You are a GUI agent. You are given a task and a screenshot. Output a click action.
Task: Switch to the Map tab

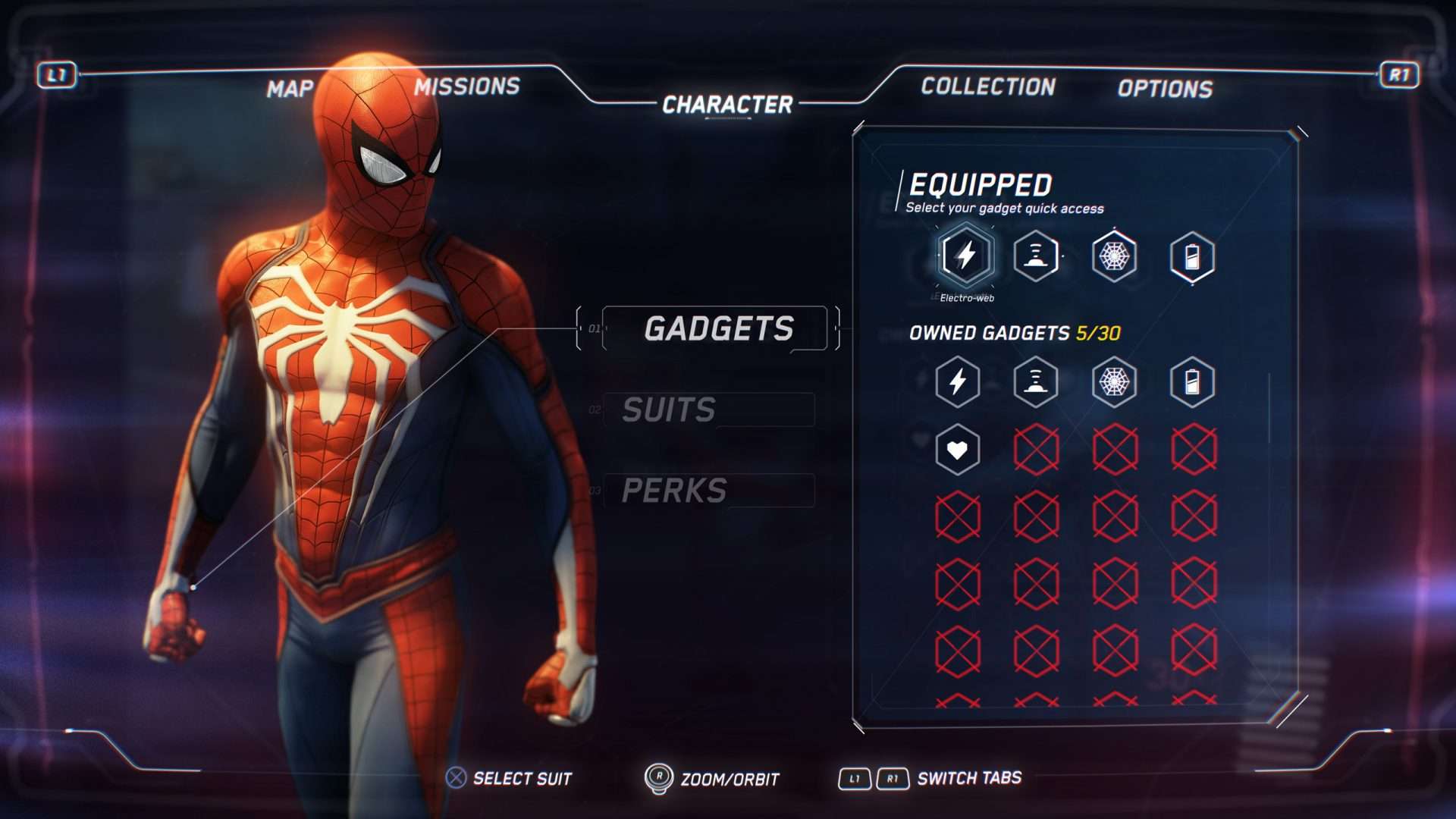click(x=290, y=89)
